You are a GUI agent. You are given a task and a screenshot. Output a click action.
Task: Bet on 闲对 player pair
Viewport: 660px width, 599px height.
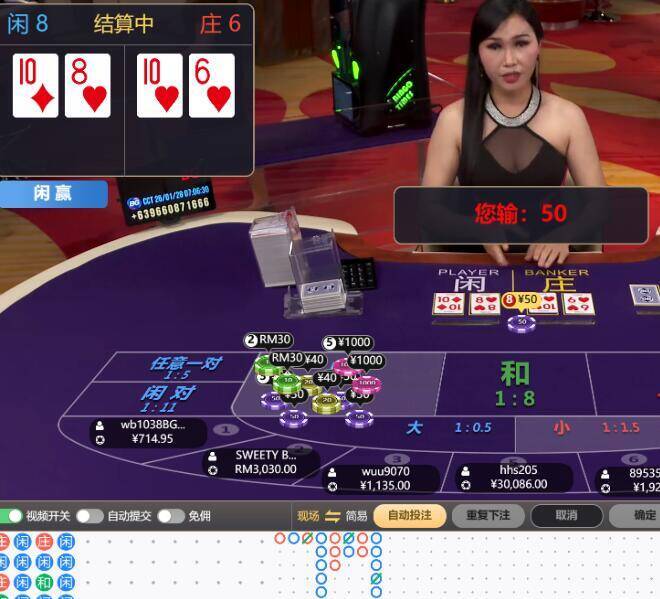click(170, 398)
